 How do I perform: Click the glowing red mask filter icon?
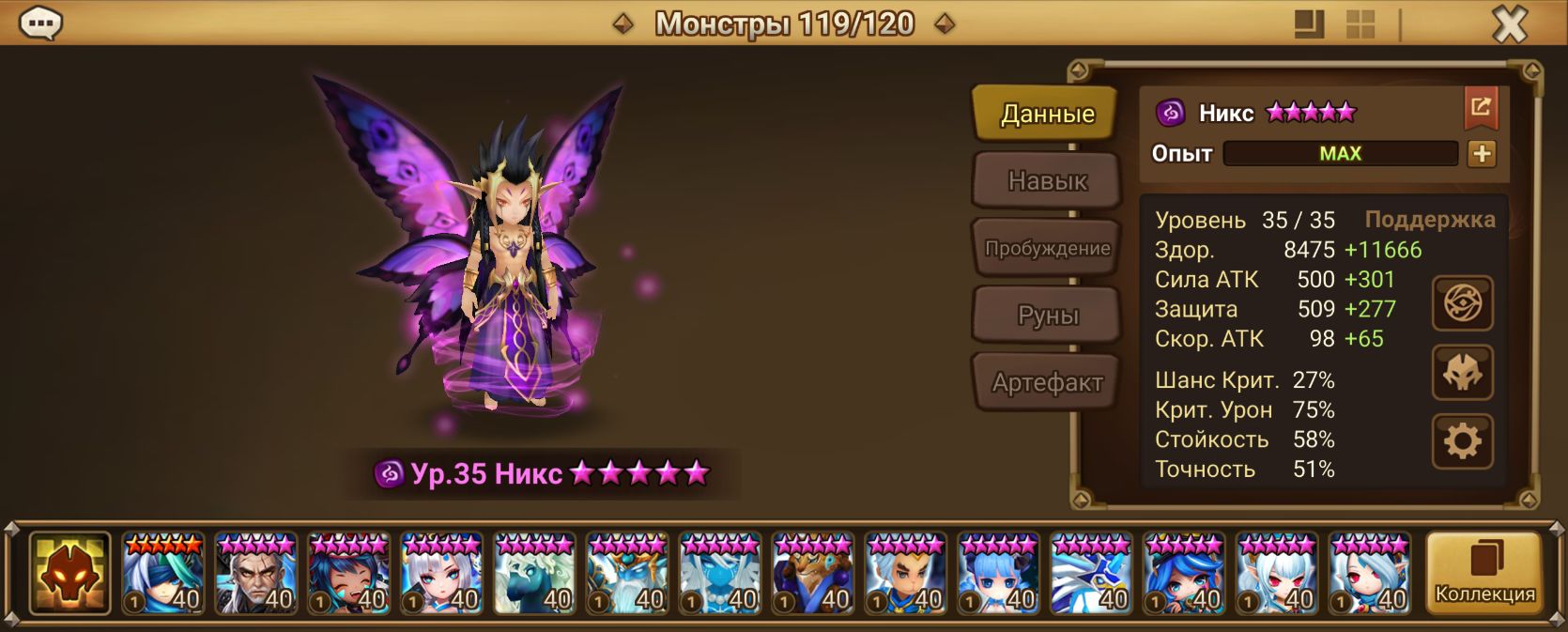[x=69, y=573]
